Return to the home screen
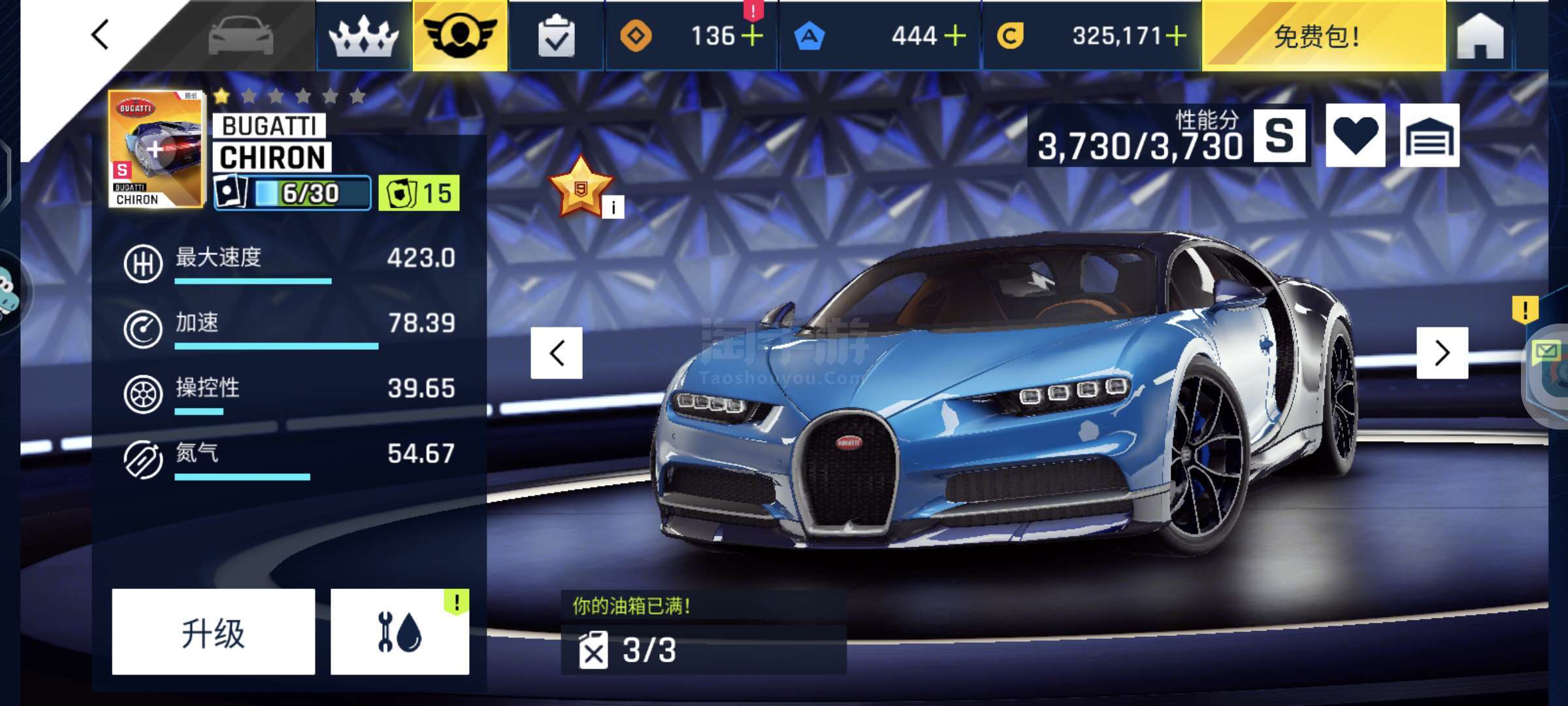The image size is (1568, 706). 1480,37
